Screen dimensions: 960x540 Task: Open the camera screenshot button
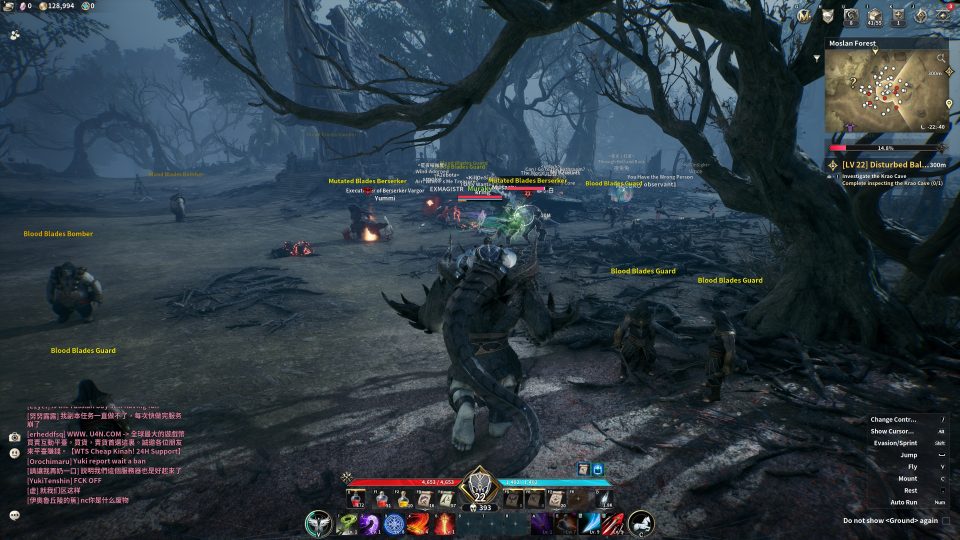pos(15,437)
